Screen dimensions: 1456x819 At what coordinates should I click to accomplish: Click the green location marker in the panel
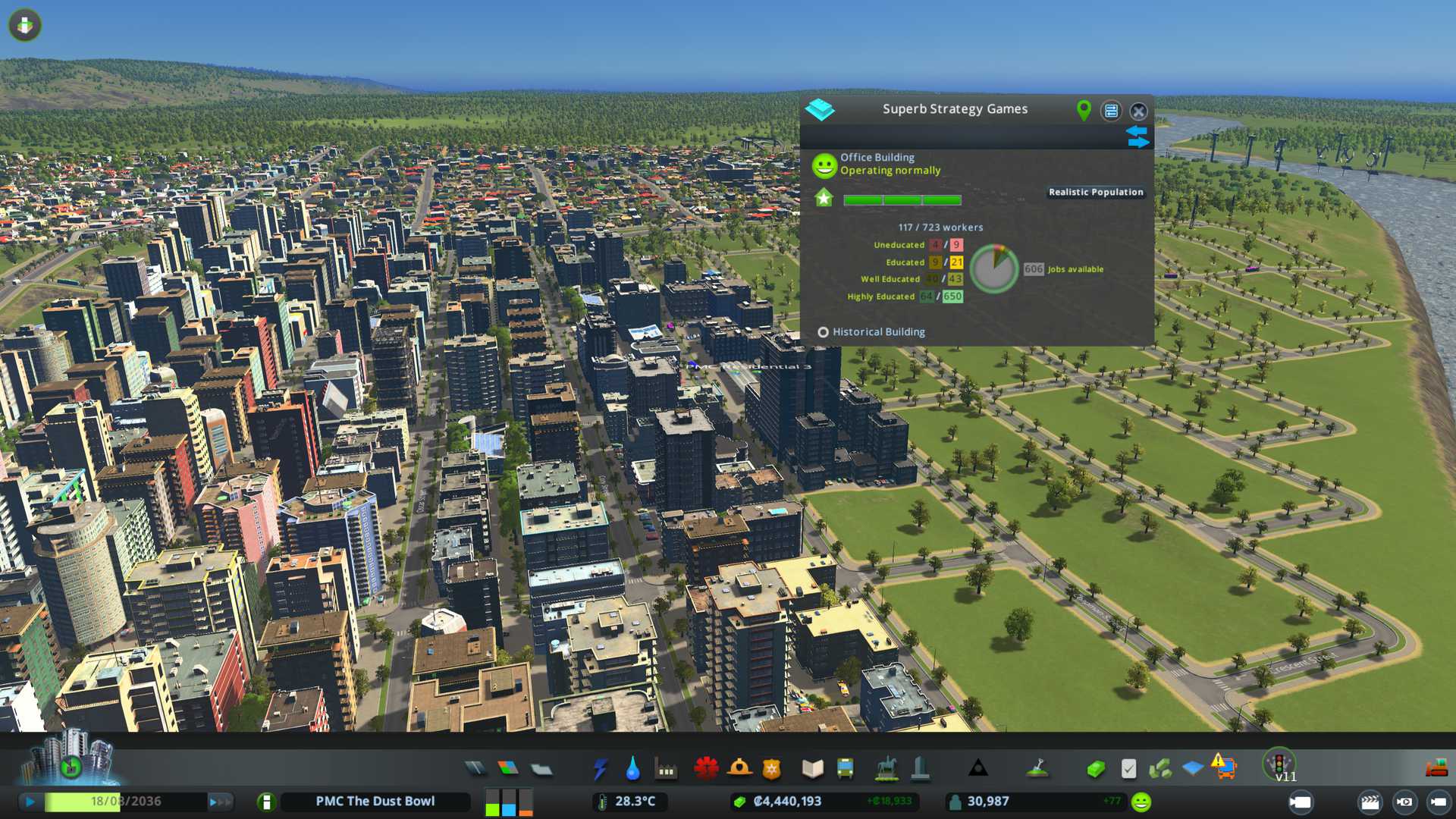point(1084,111)
